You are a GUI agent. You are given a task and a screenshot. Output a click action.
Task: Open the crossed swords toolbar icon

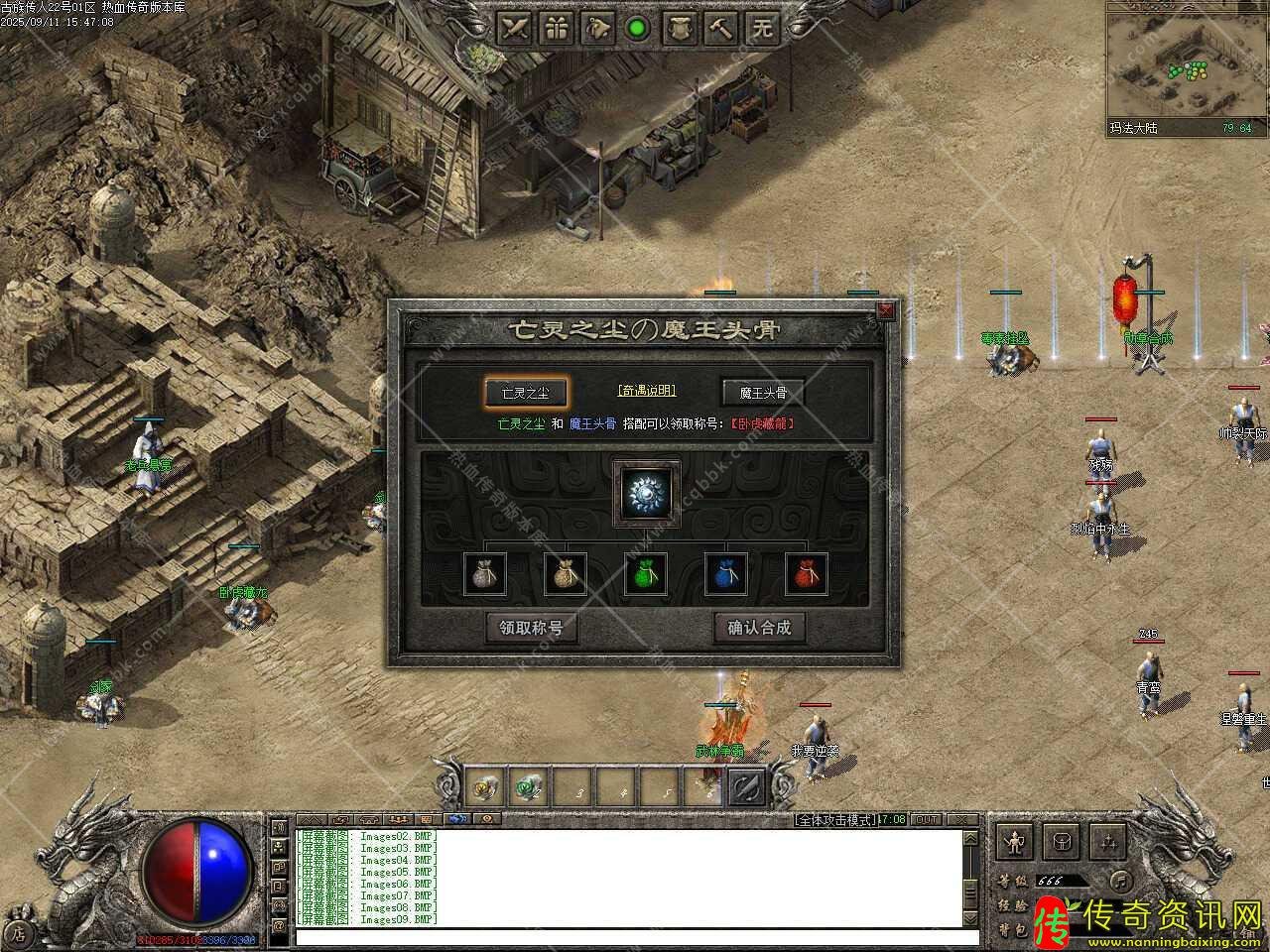(515, 28)
